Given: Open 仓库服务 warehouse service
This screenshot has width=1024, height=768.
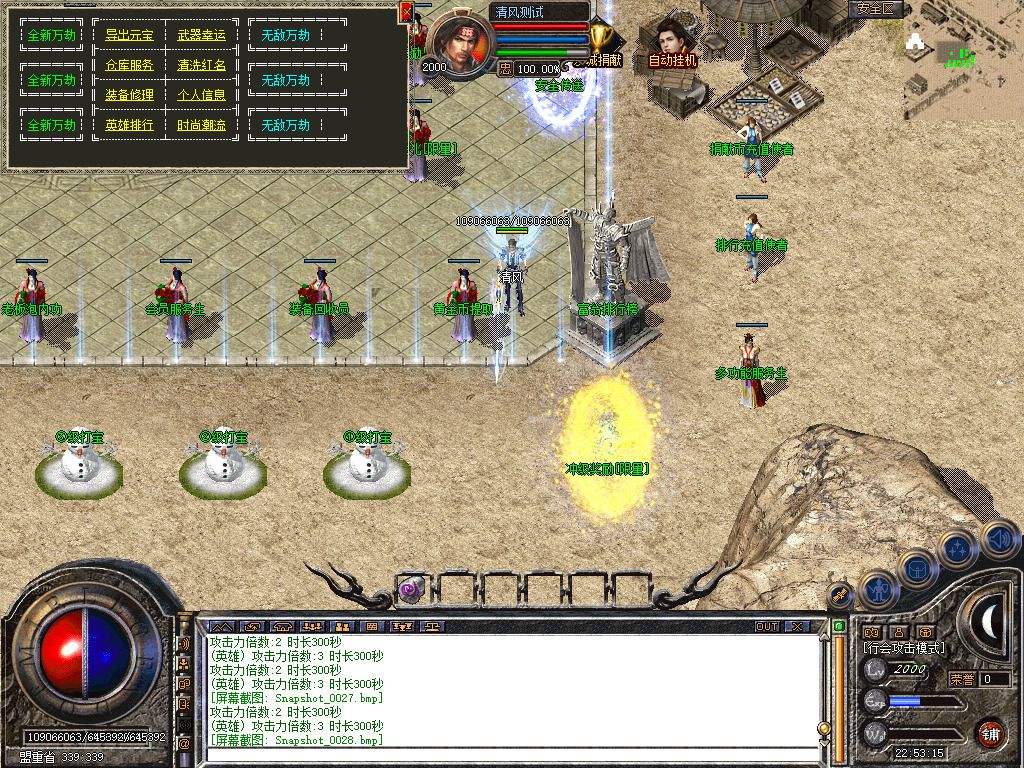Looking at the screenshot, I should (x=129, y=65).
